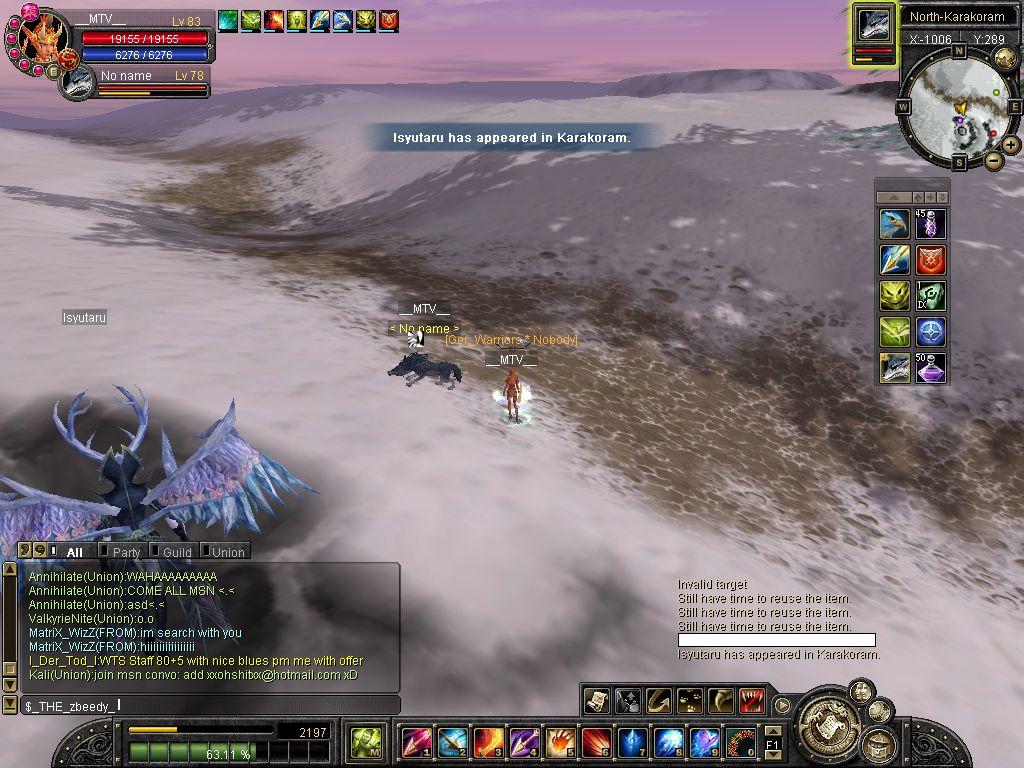Zoom in the minimap with plus button
Screen dimensions: 1024x768
coord(1011,145)
